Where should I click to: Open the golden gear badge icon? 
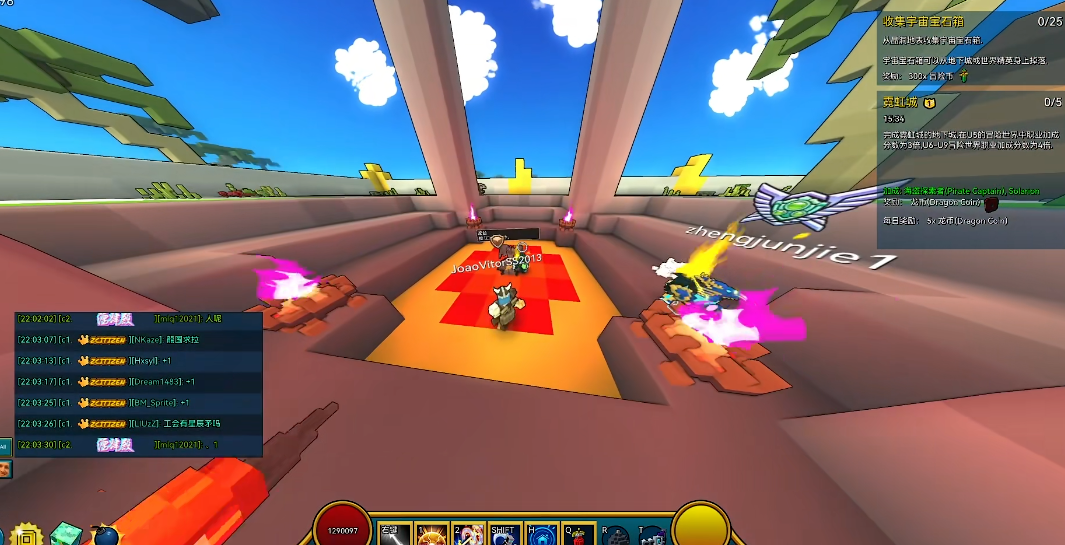[26, 535]
